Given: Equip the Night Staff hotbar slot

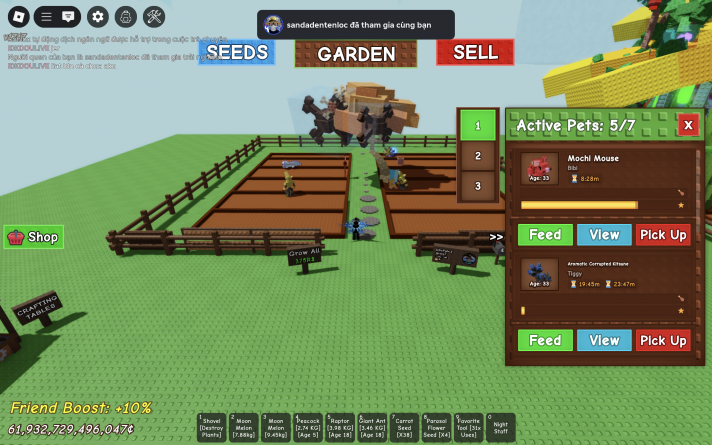Looking at the screenshot, I should pos(500,427).
